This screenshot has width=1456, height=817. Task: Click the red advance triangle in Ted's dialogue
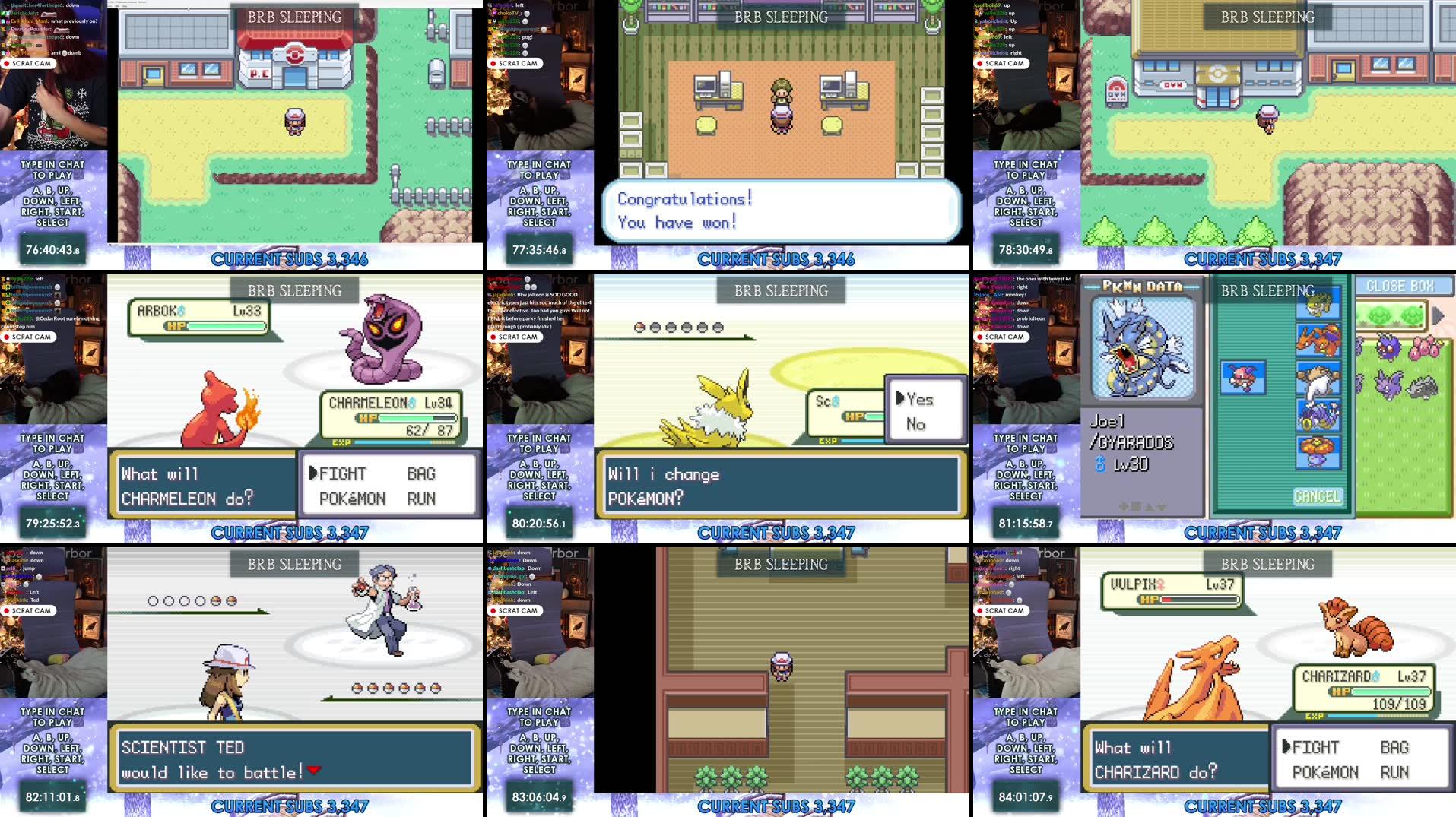click(x=314, y=771)
